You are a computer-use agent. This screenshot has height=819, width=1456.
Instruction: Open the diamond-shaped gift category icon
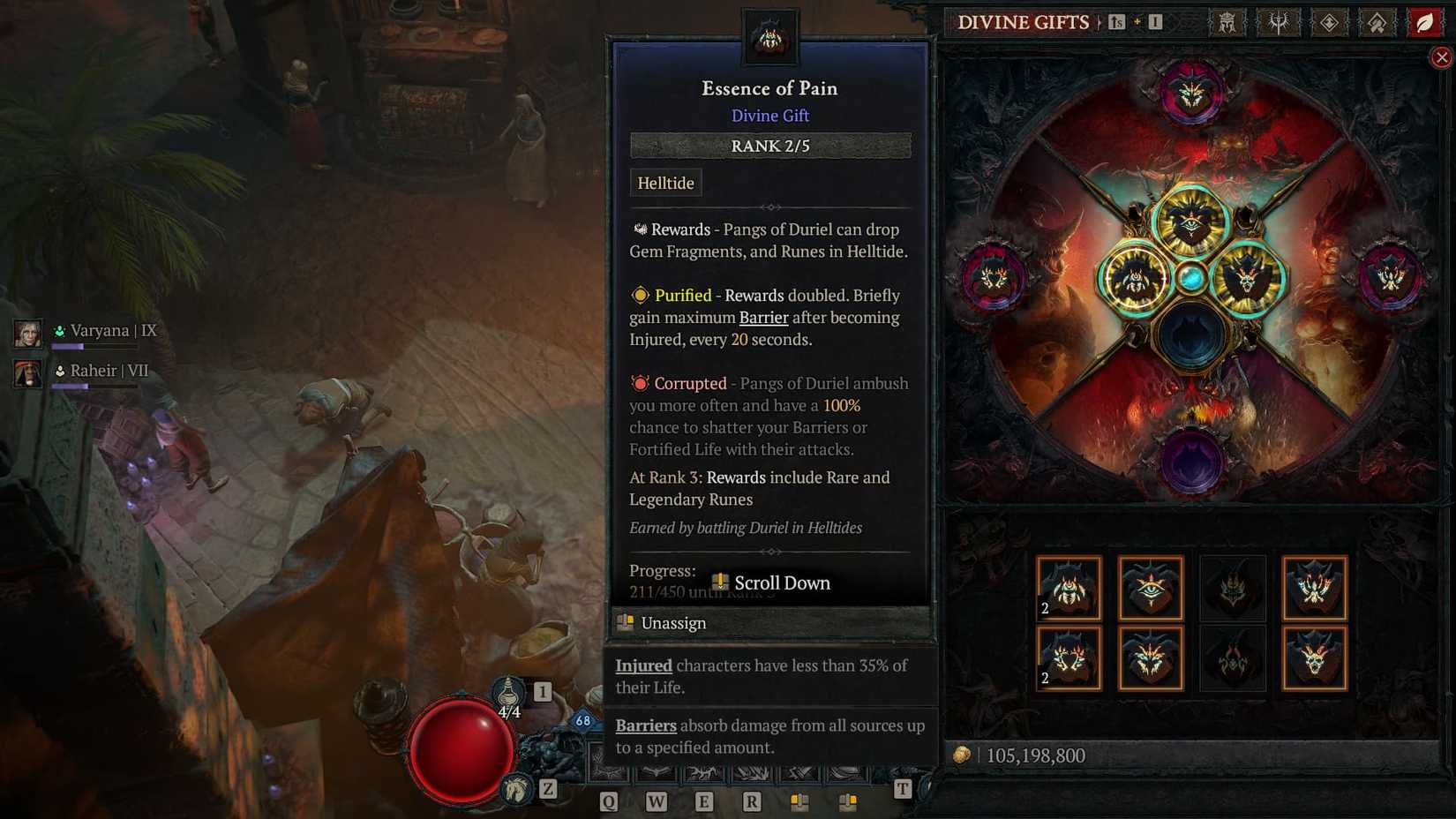[1330, 23]
